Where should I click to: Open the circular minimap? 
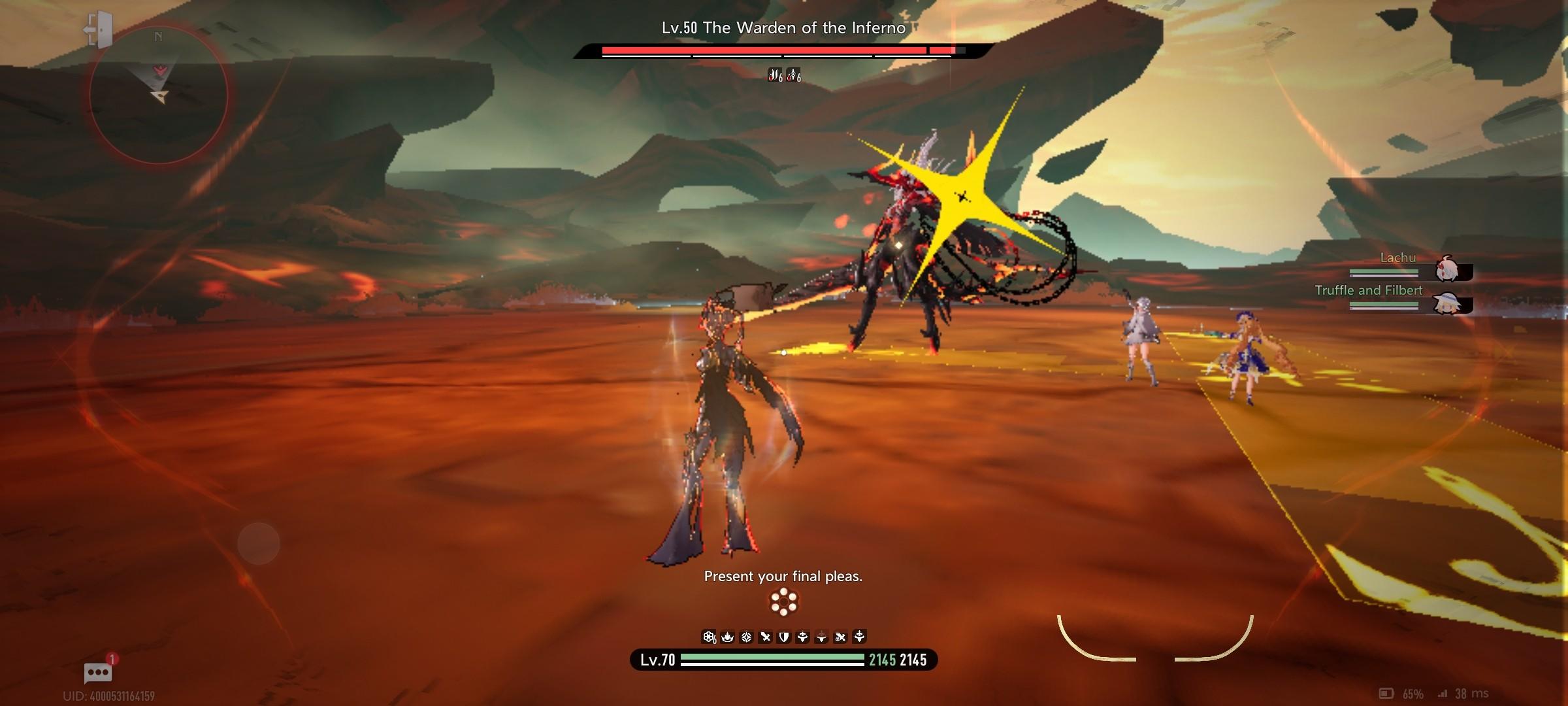[x=158, y=95]
